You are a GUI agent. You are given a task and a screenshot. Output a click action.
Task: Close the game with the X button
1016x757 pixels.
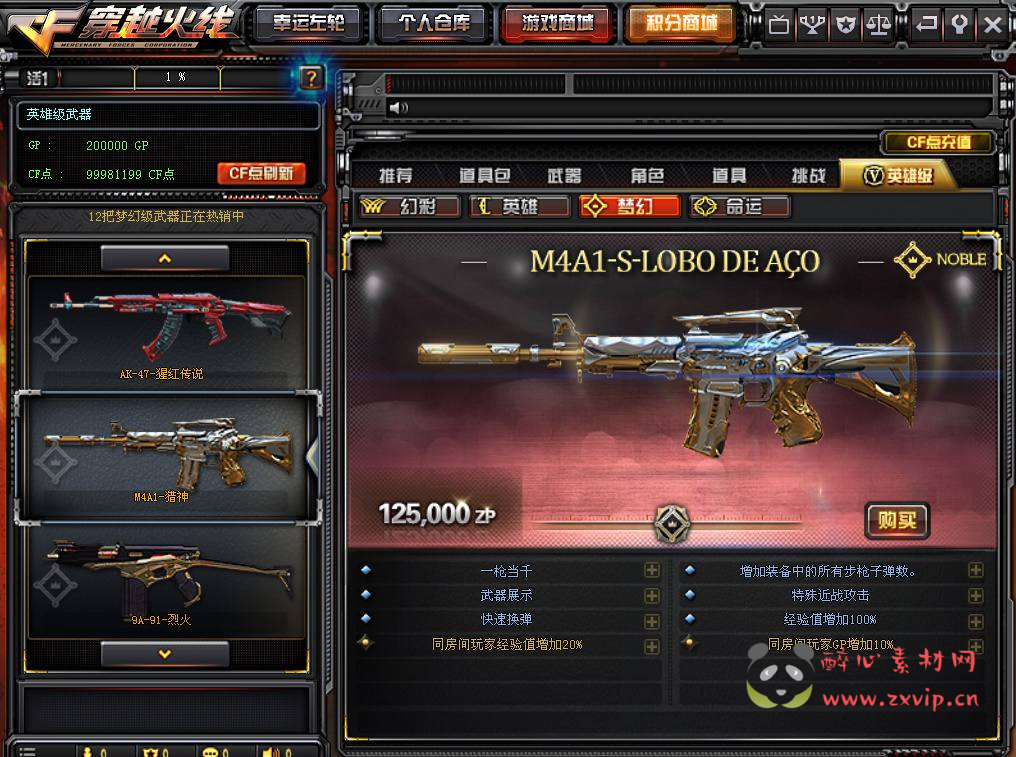click(992, 24)
